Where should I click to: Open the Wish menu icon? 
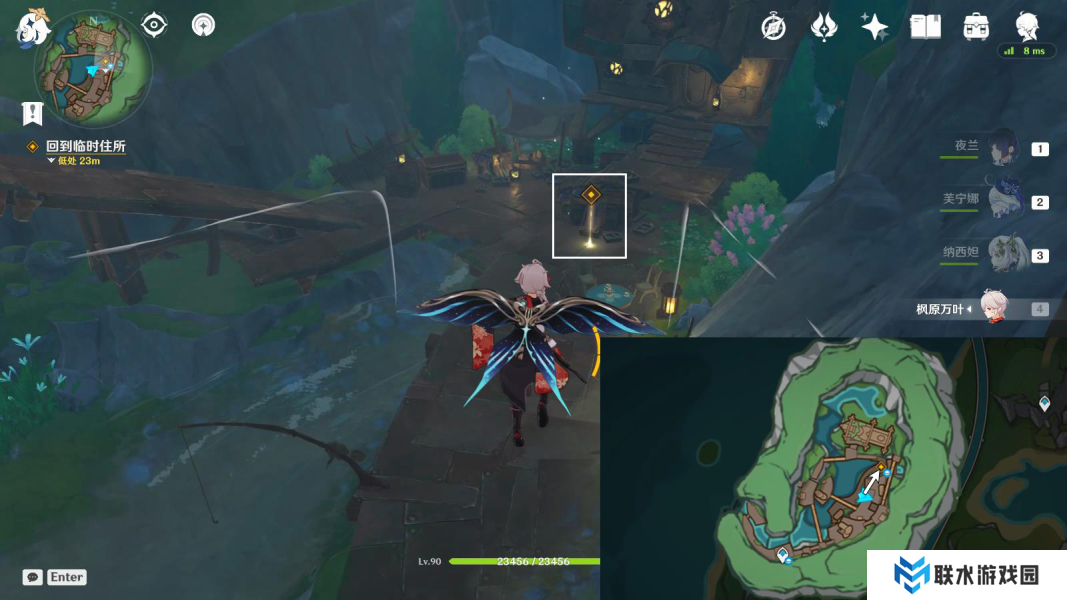coord(823,27)
